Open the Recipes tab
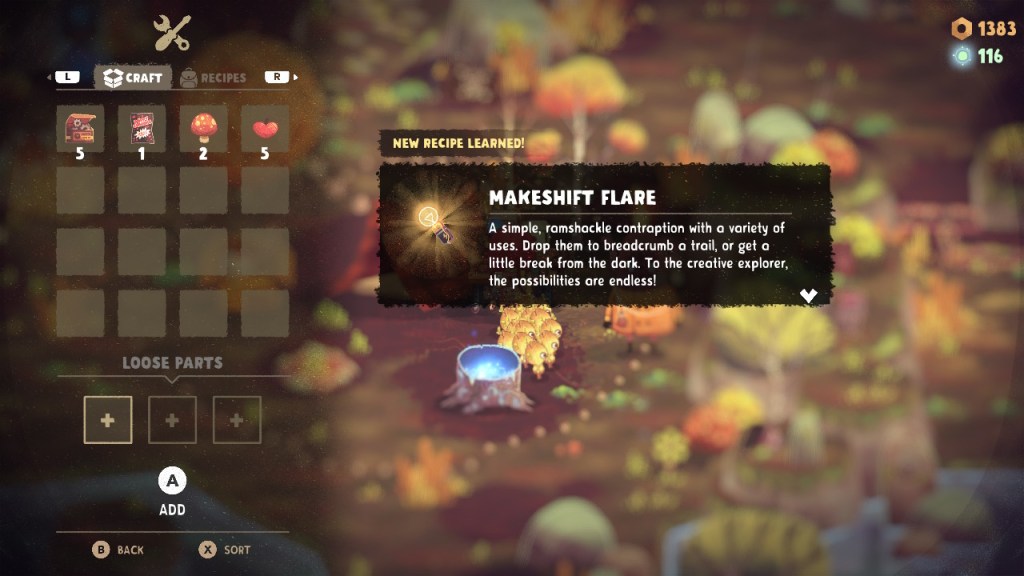Screen dimensions: 1024x576 point(213,77)
